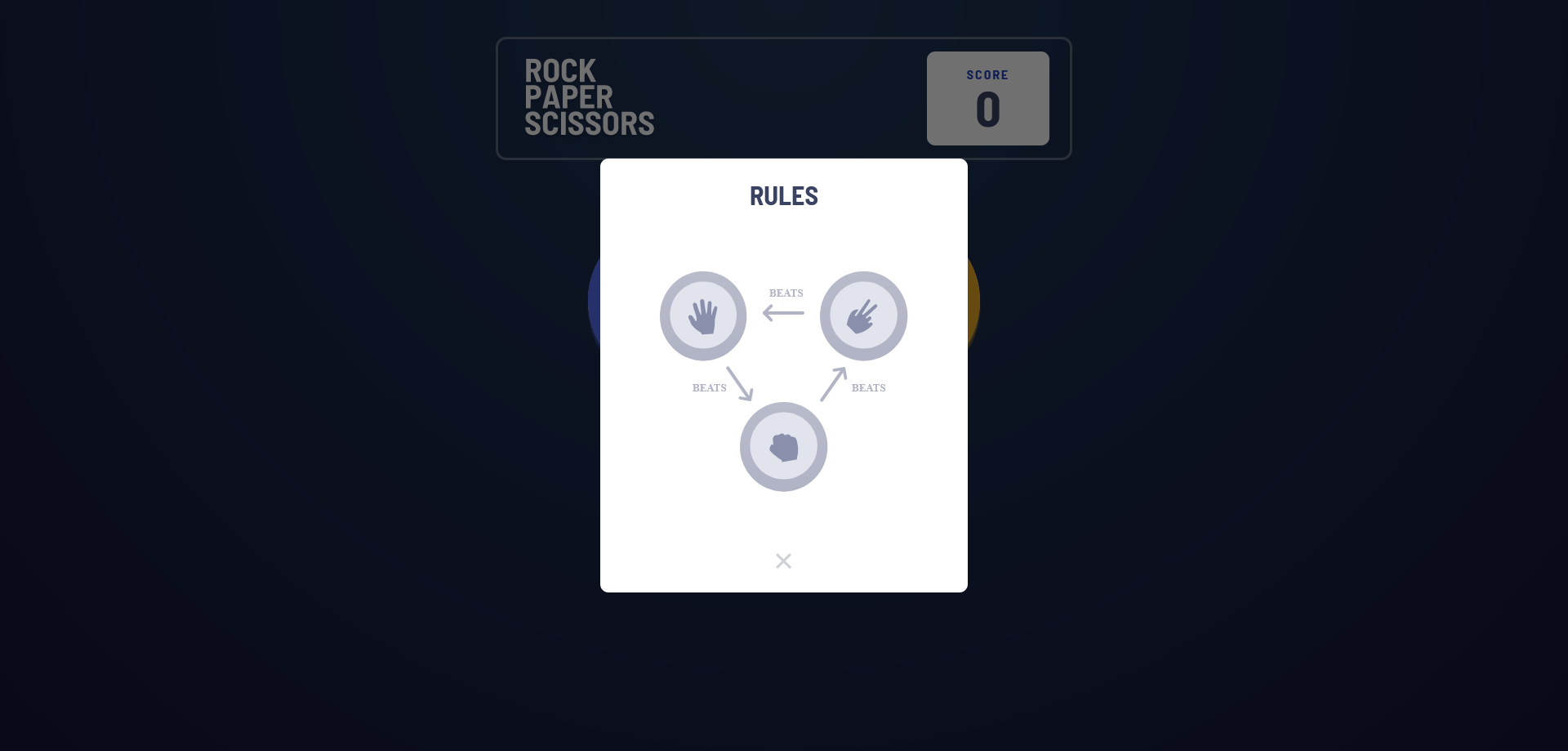
Task: Click the score value showing 0
Action: [x=988, y=109]
